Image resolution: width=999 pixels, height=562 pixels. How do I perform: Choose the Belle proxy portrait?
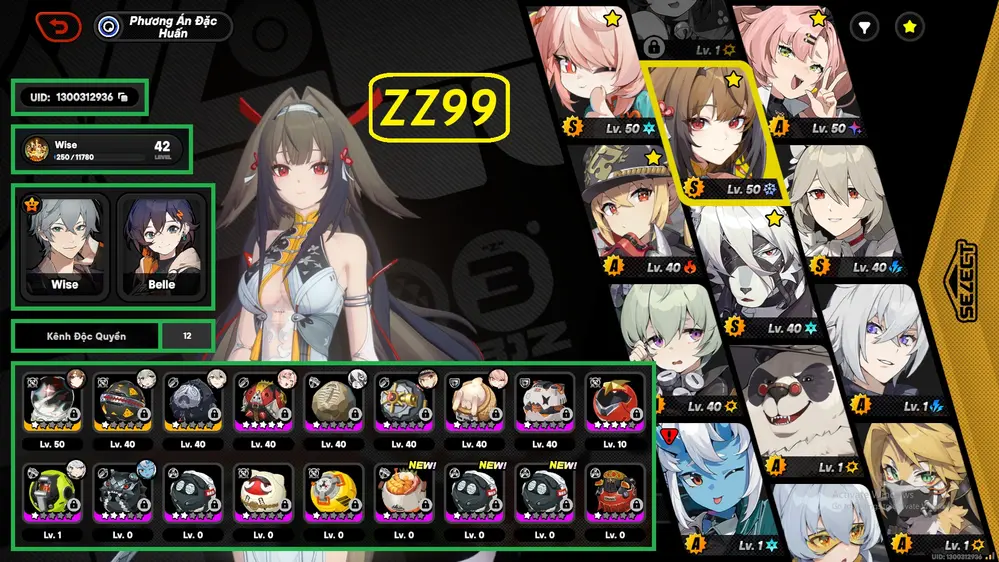click(x=161, y=245)
